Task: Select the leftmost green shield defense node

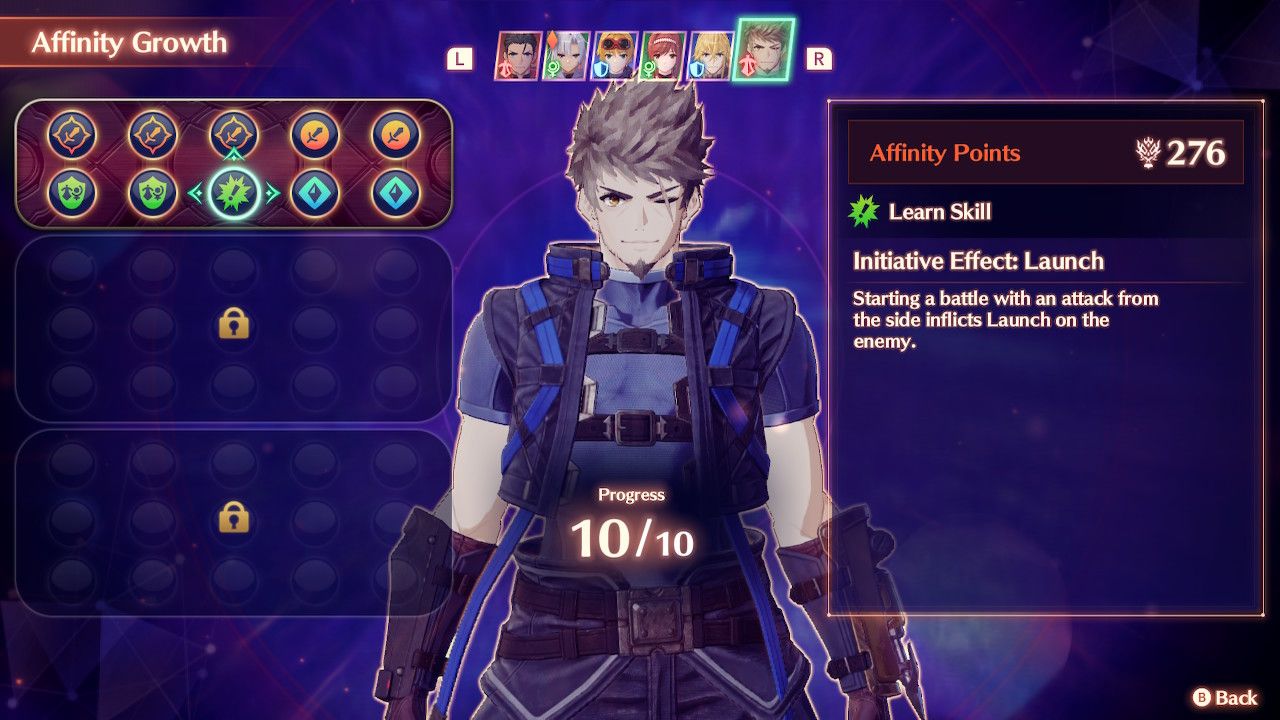Action: tap(71, 193)
